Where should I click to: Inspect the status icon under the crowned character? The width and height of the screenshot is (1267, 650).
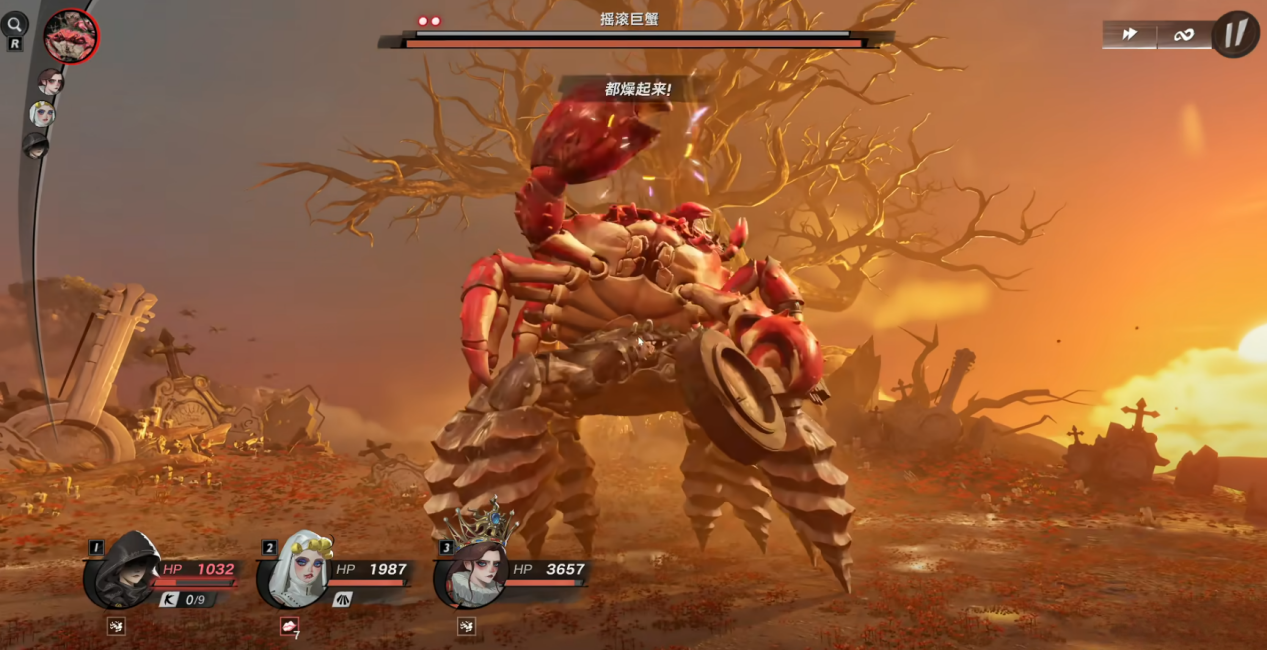(466, 627)
